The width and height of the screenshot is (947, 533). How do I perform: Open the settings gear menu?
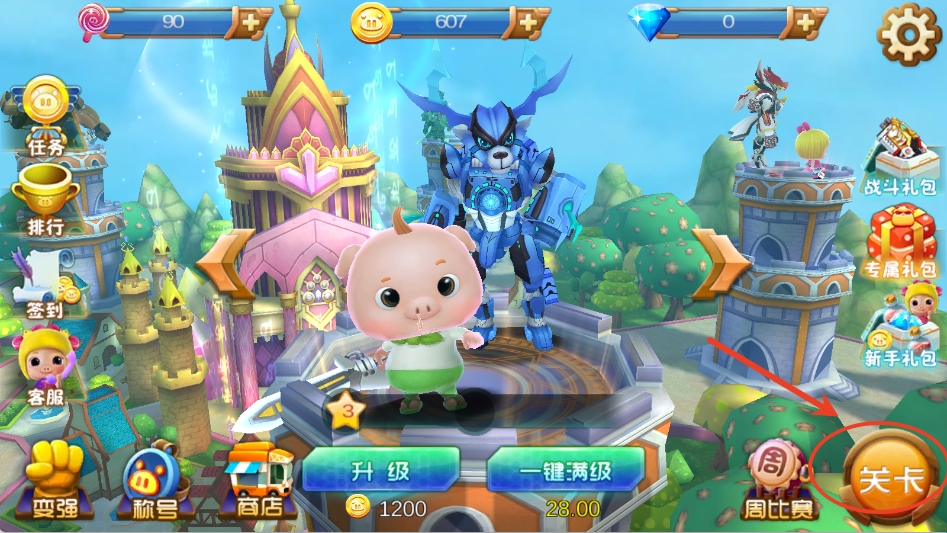click(x=908, y=35)
